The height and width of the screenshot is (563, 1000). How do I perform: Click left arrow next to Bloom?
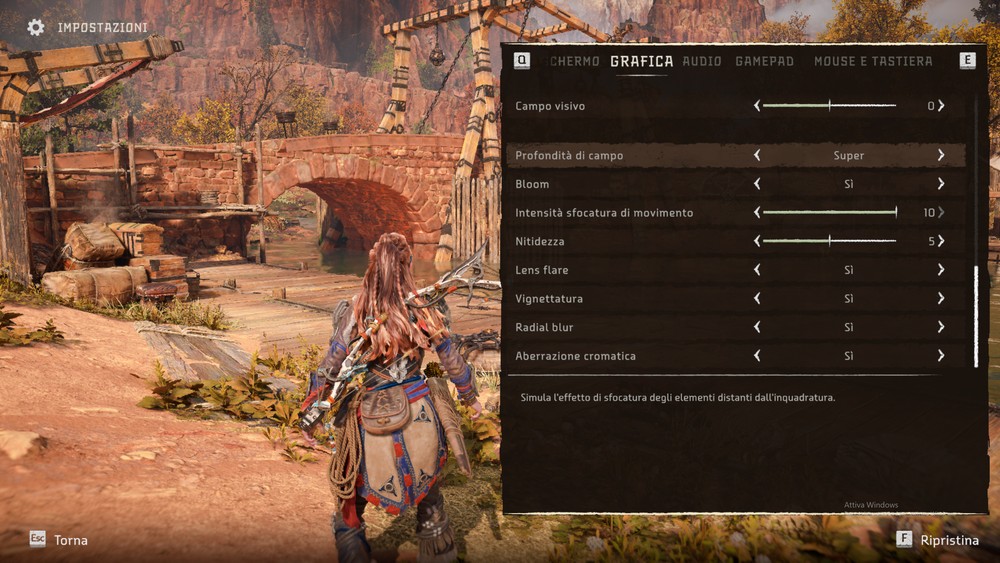[757, 184]
